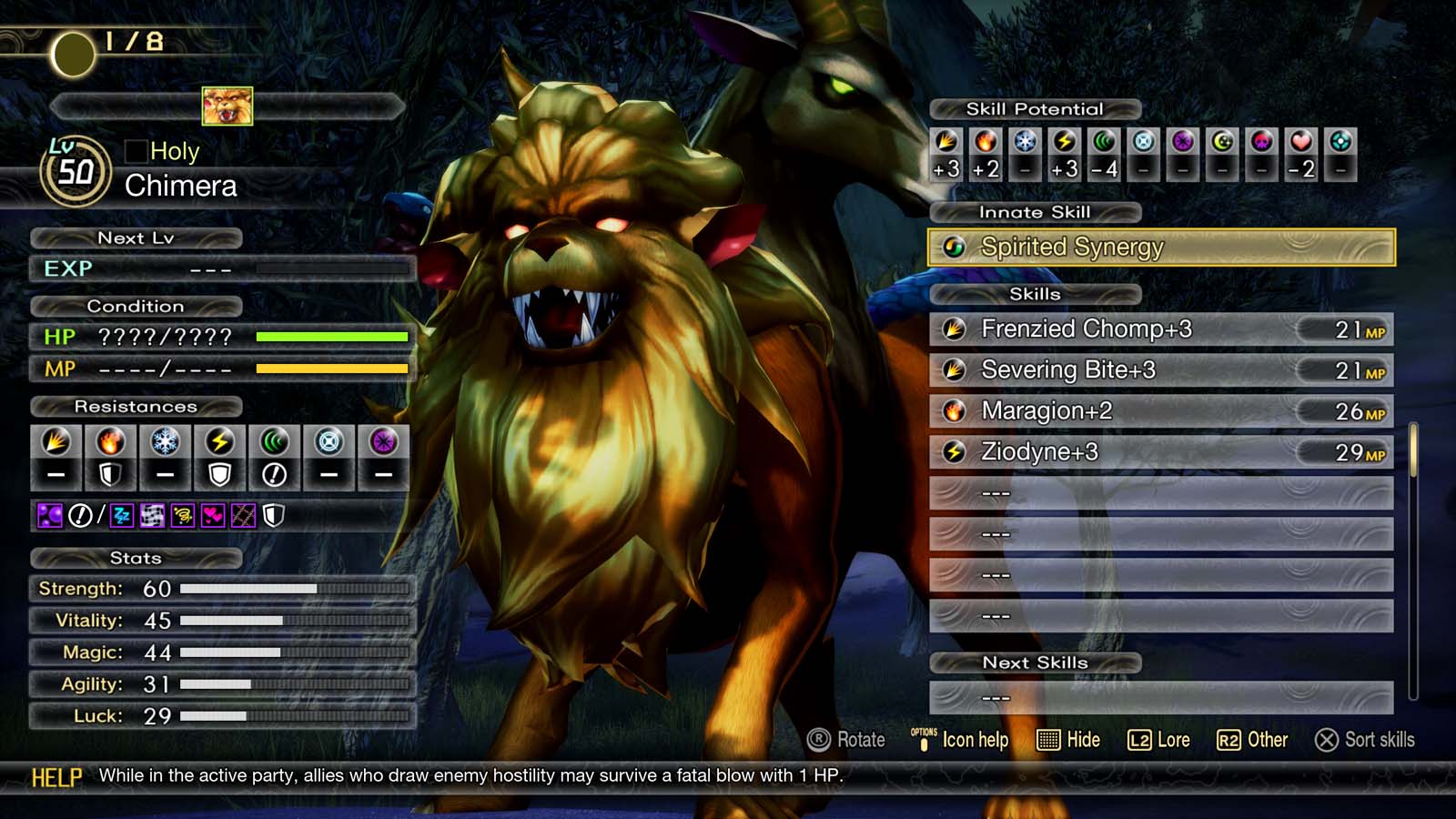Select the Force skill potential icon showing -4
This screenshot has width=1456, height=819.
pos(1102,143)
